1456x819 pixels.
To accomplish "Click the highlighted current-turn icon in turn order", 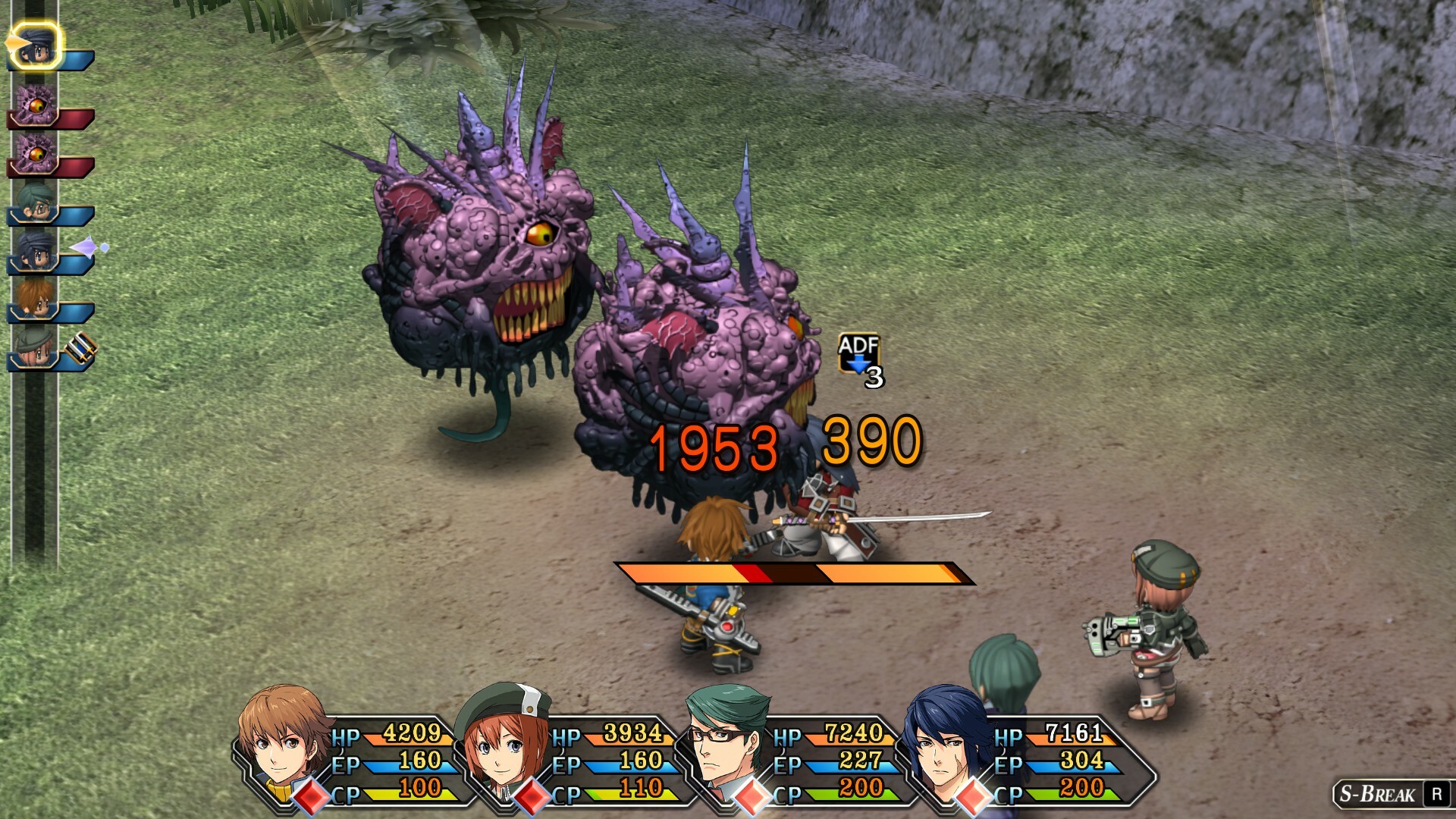I will tap(36, 45).
